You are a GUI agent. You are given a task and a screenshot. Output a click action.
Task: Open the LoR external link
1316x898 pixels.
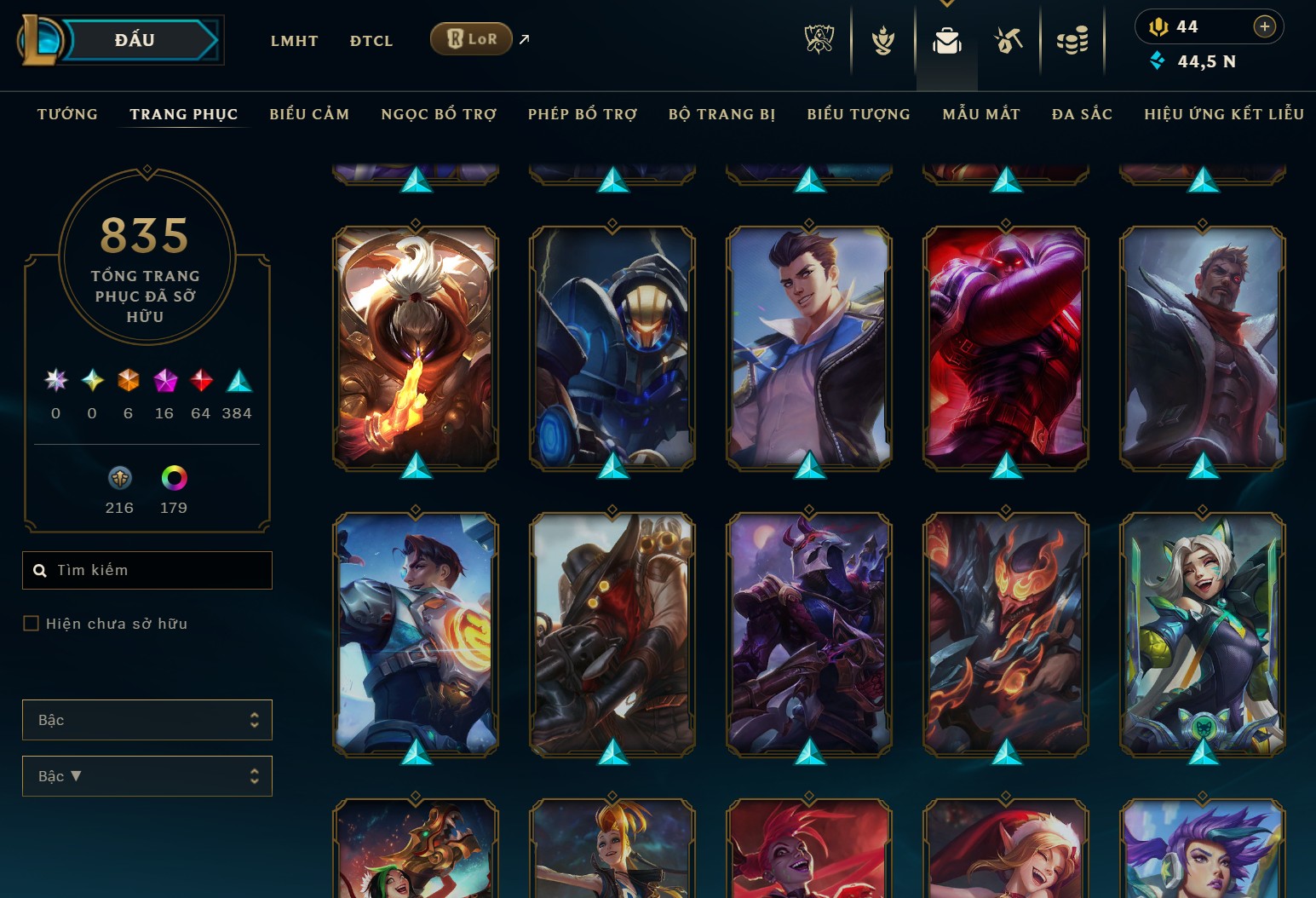pyautogui.click(x=523, y=38)
